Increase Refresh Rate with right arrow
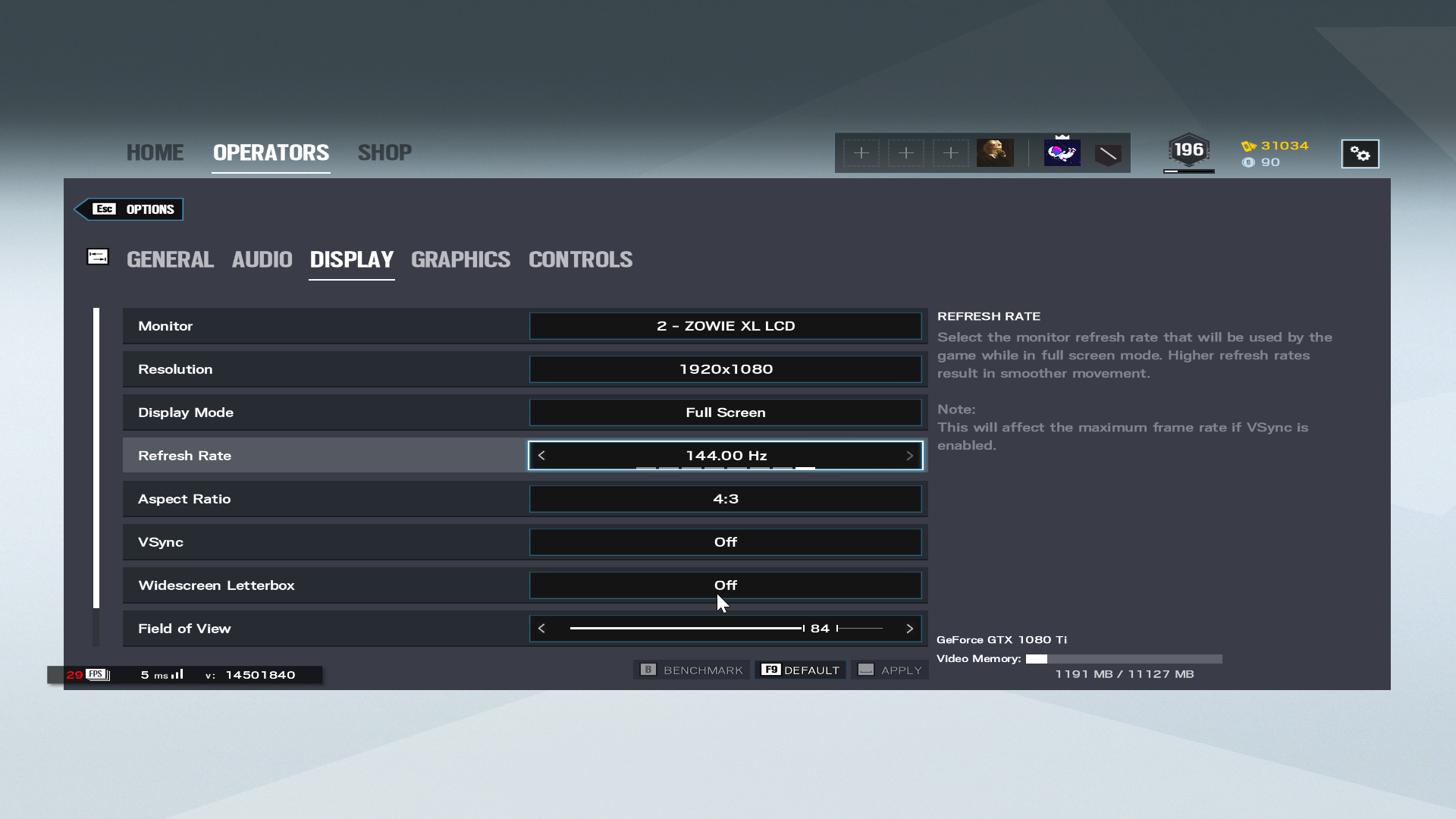Screen dimensions: 1456x819 click(909, 456)
